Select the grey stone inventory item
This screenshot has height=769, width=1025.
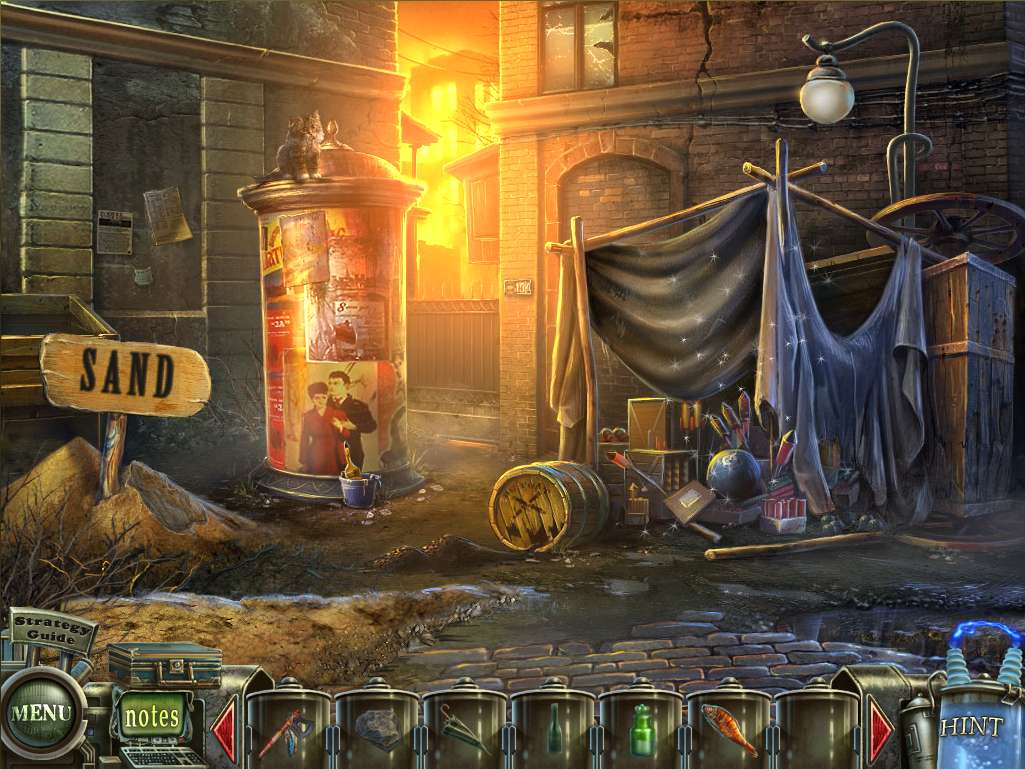376,730
